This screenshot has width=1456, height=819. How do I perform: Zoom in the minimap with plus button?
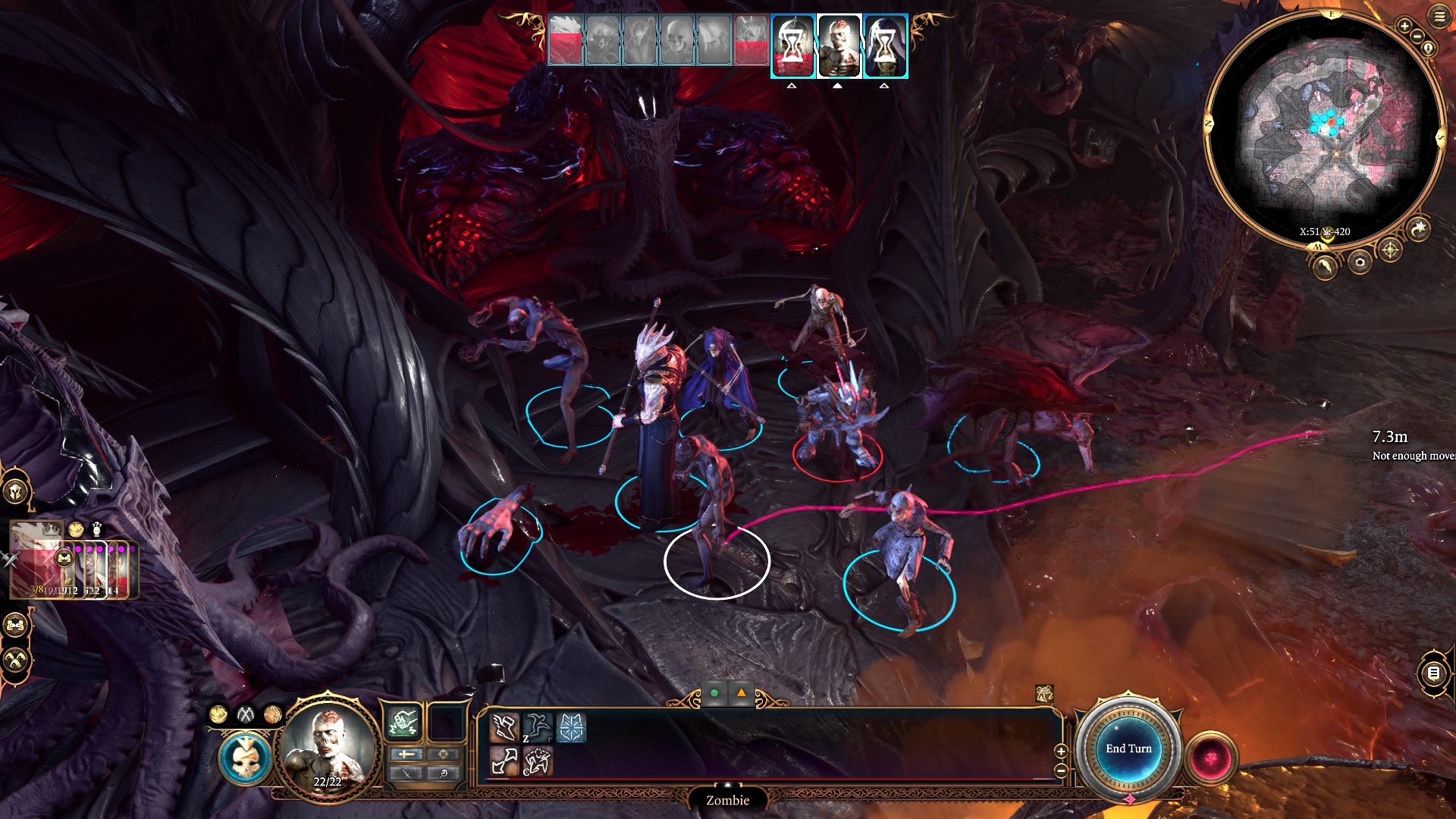point(1404,27)
